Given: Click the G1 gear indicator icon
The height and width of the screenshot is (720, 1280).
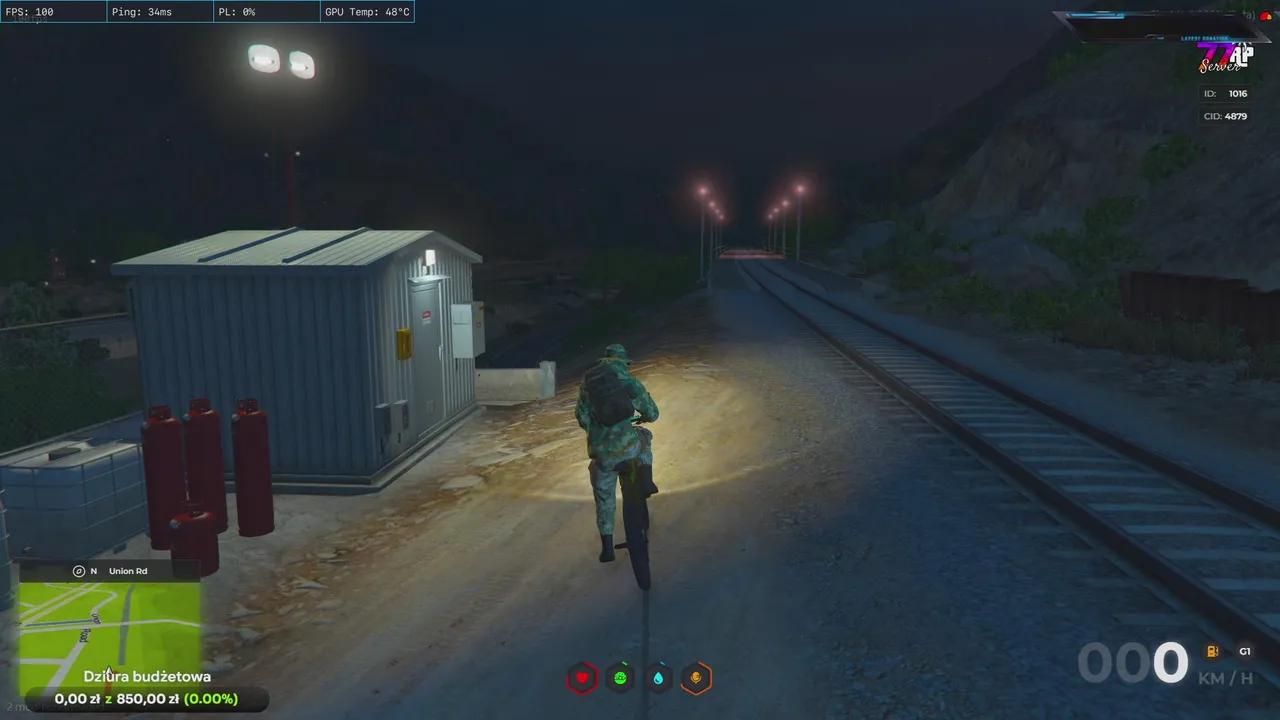Looking at the screenshot, I should point(1245,651).
